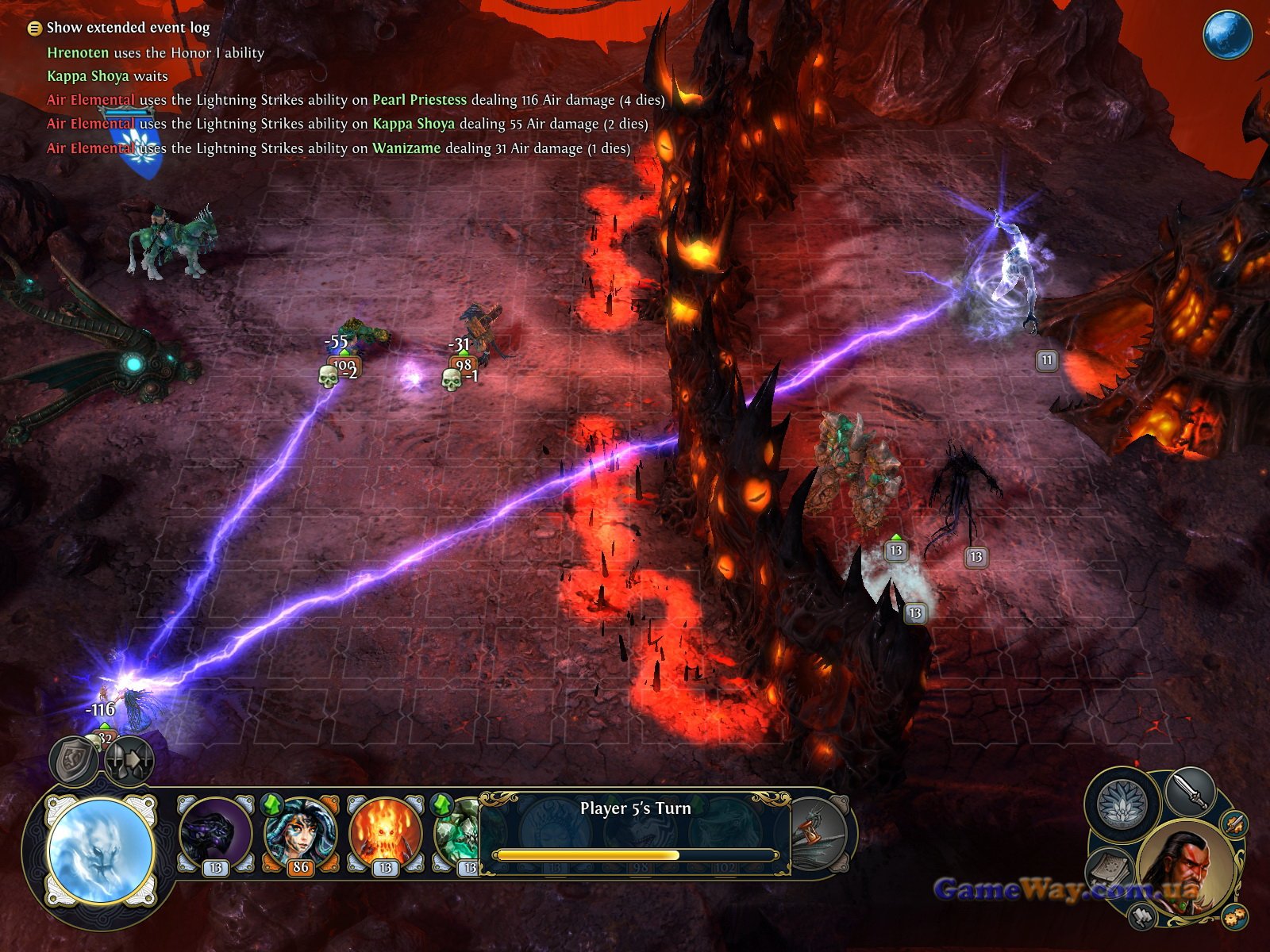
Task: Click the white flag retreat button
Action: click(1142, 917)
